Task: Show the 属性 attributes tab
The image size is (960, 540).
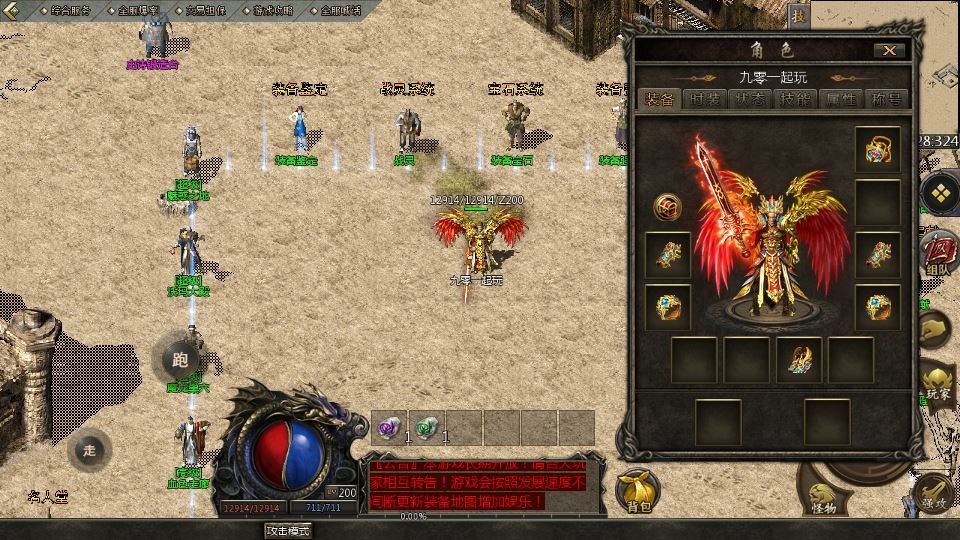Action: [x=842, y=99]
